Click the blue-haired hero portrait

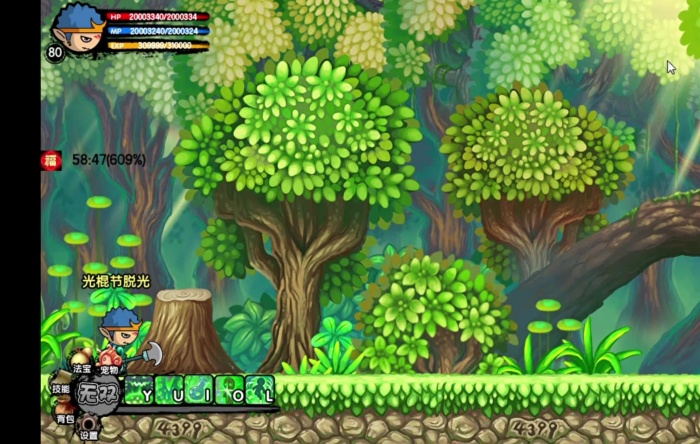click(x=78, y=26)
